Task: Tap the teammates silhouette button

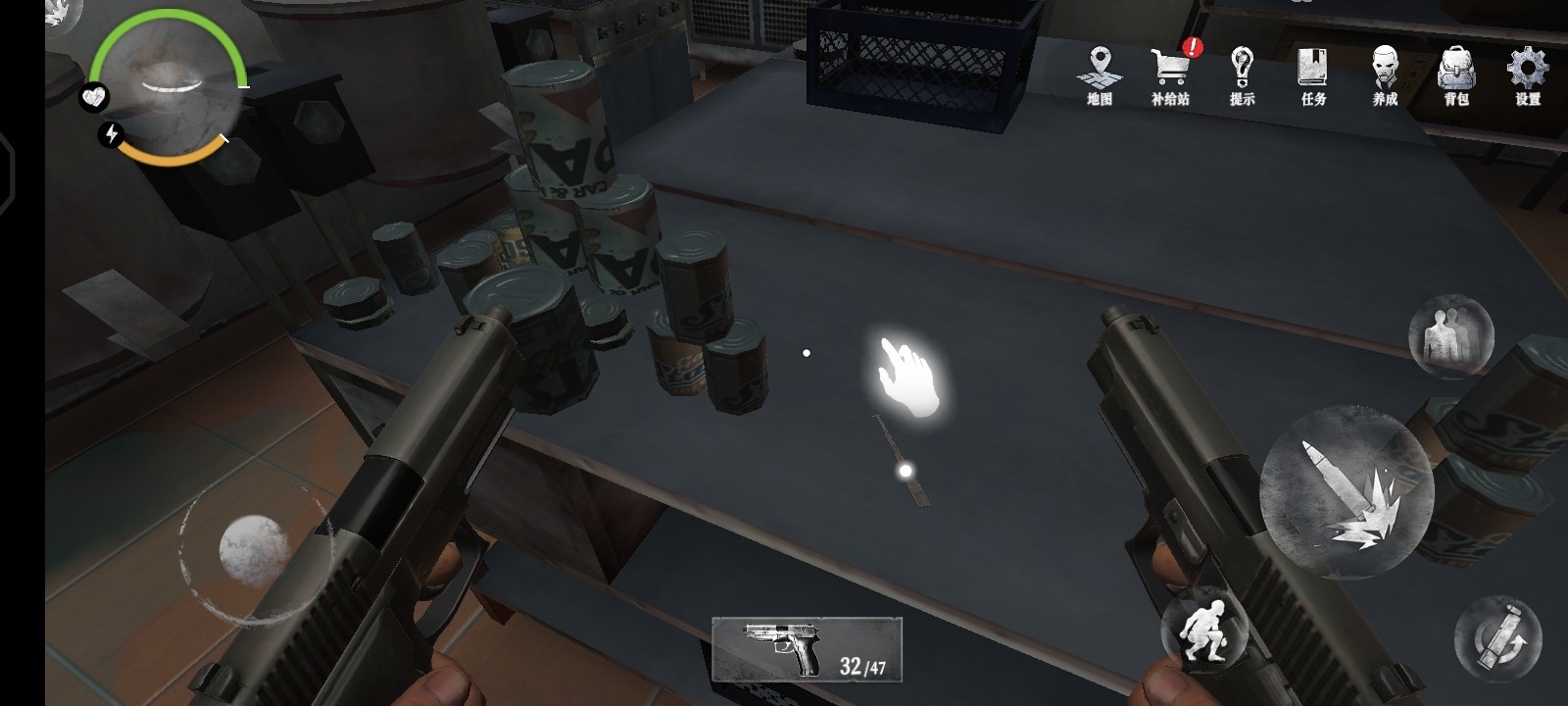Action: pos(1450,336)
